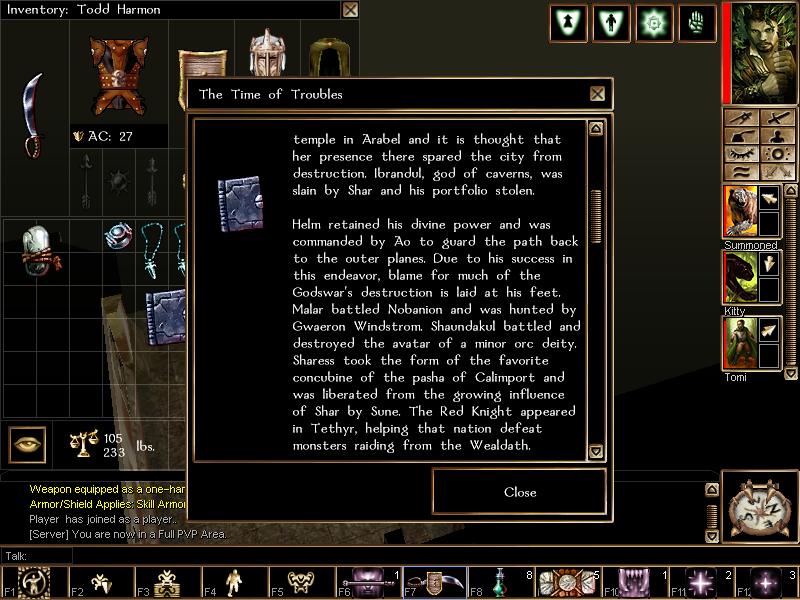Select the equipped scimitar weapon slot
The width and height of the screenshot is (800, 600).
tap(35, 115)
